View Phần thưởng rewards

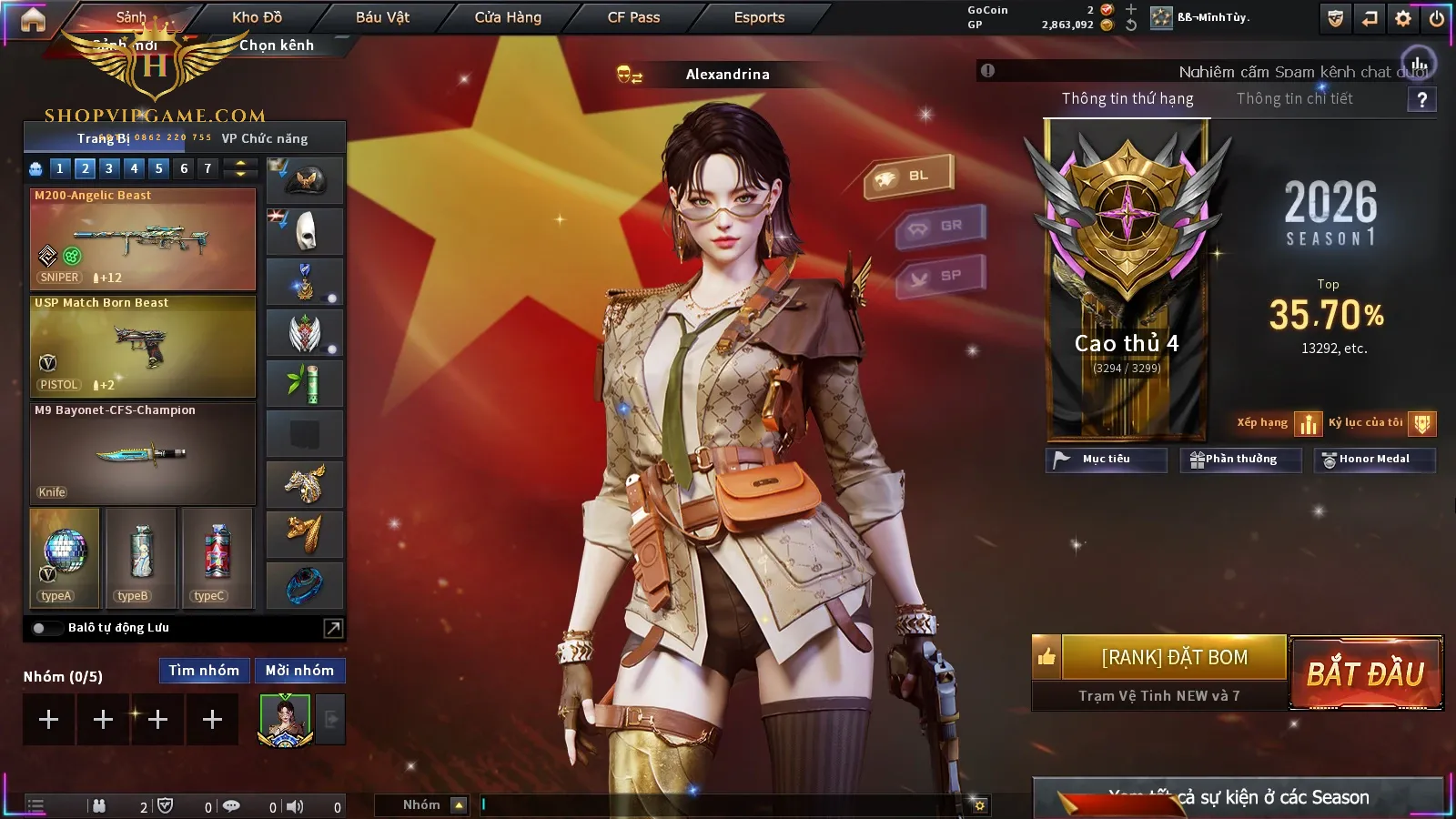tap(1240, 460)
